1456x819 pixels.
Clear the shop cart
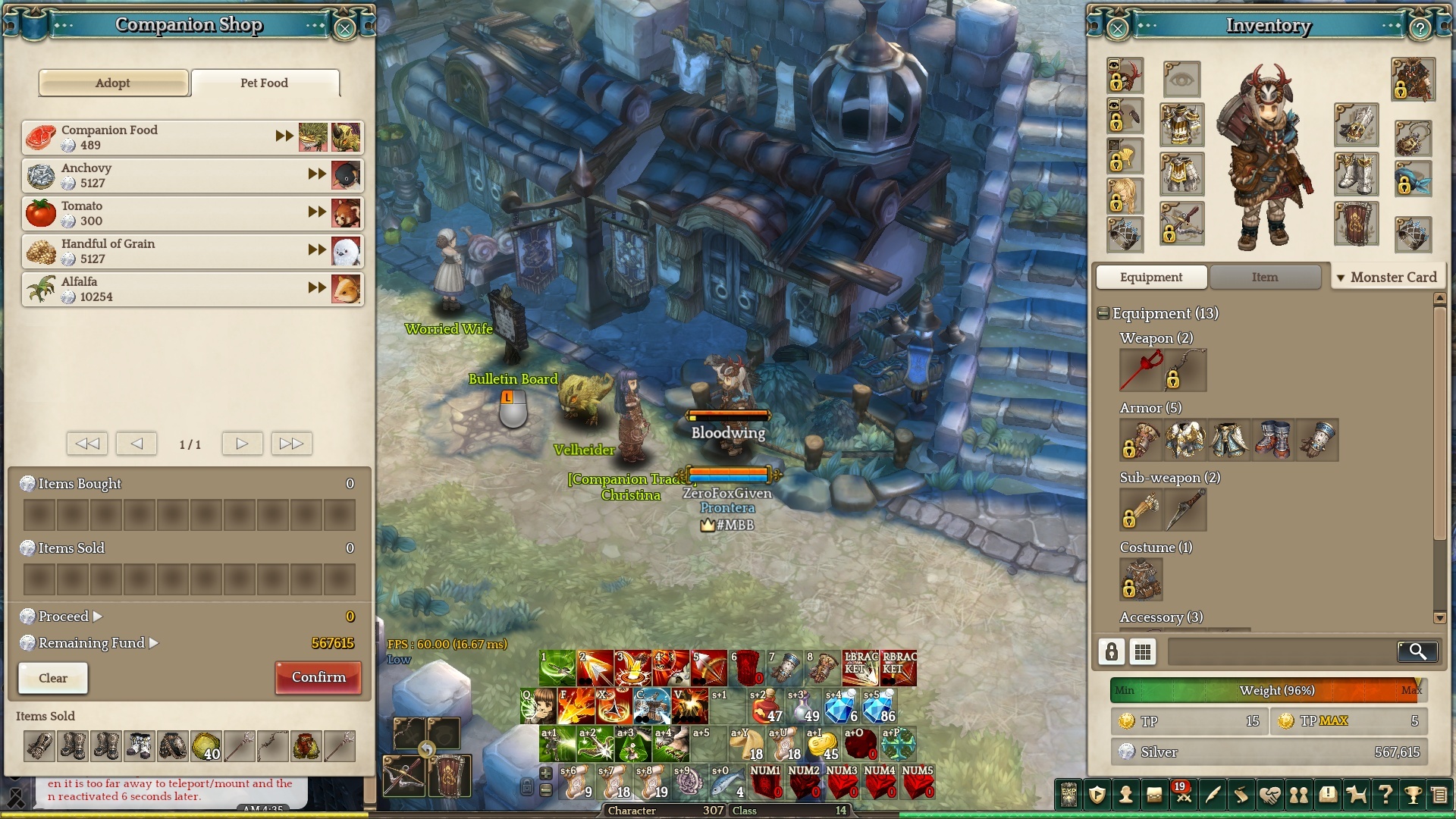tap(53, 678)
